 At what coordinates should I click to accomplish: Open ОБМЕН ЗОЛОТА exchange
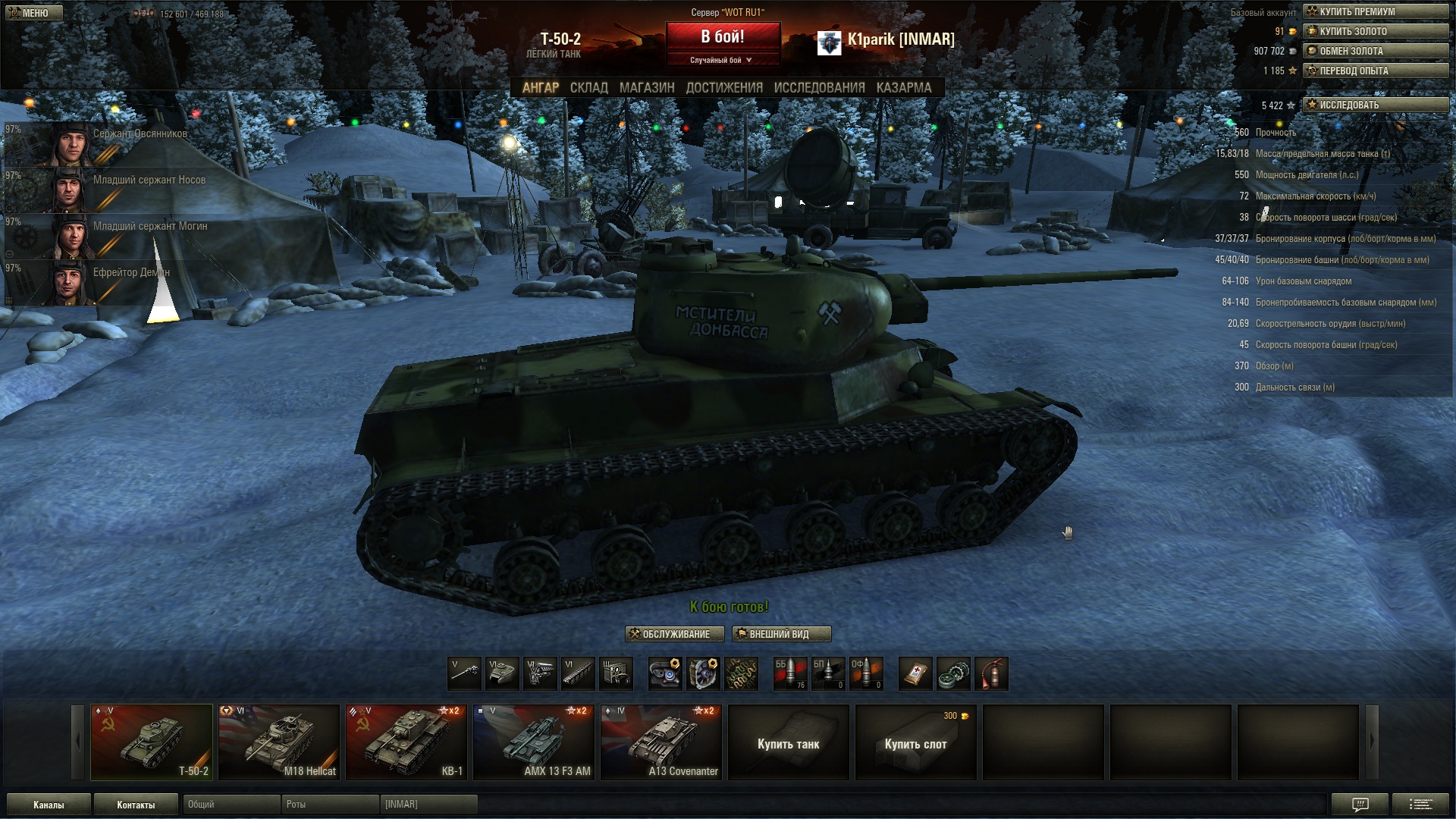click(1376, 51)
